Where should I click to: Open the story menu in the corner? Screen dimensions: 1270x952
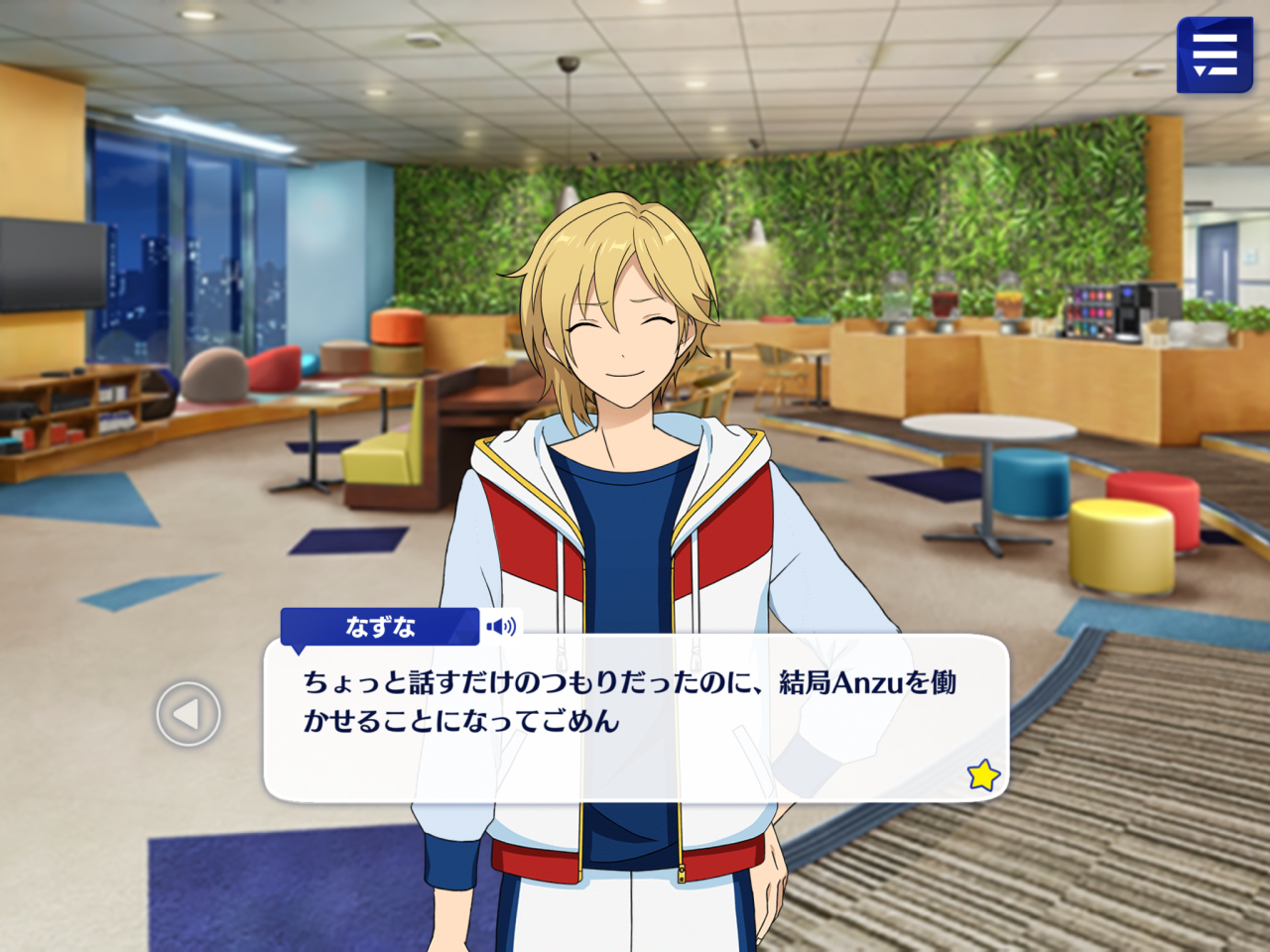pos(1214,56)
